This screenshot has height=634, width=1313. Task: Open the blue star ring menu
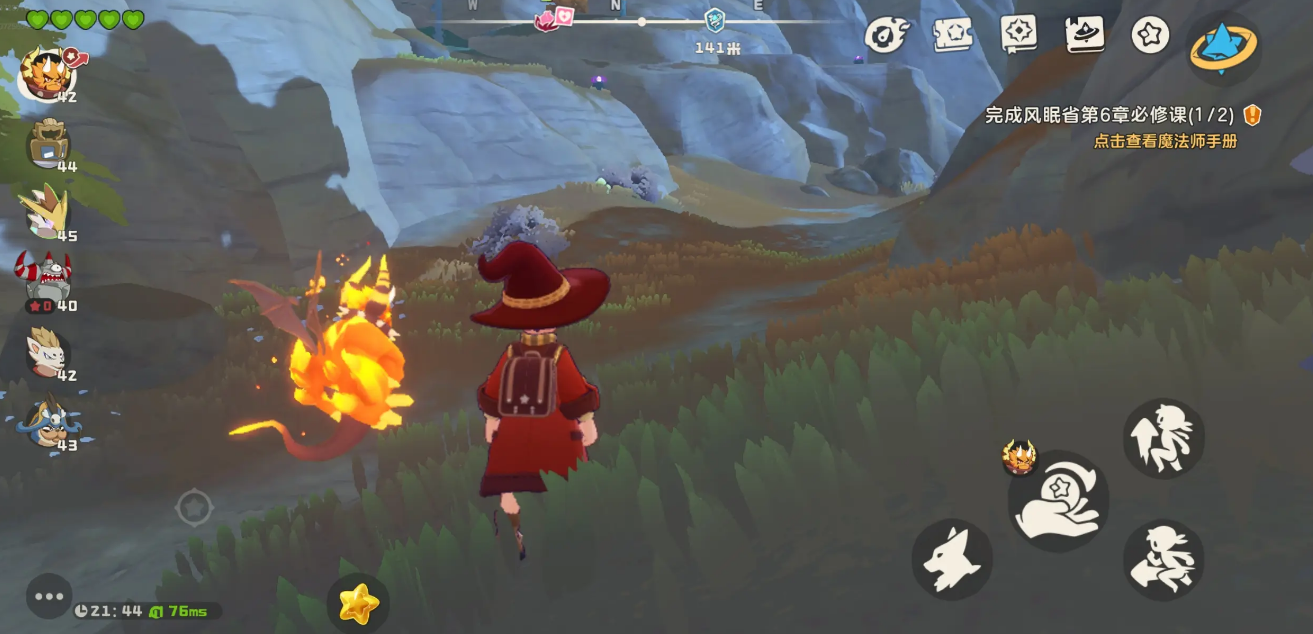(1224, 47)
